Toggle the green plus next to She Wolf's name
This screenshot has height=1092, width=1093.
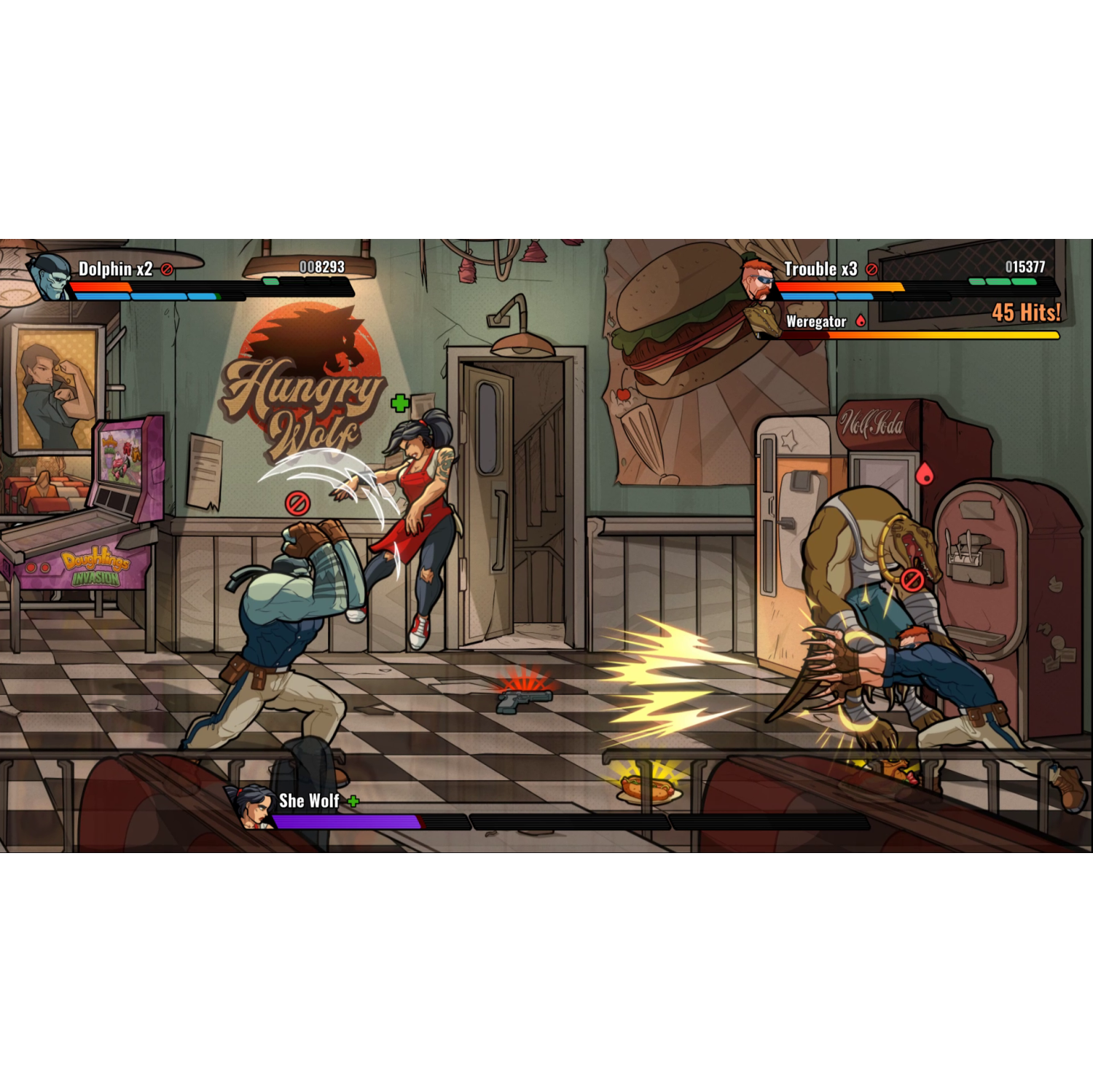click(x=353, y=800)
